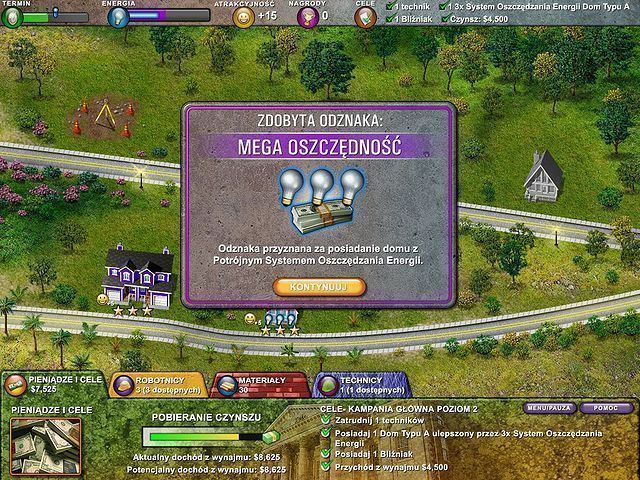Open the Pomoc help button
This screenshot has width=640, height=480.
(605, 408)
